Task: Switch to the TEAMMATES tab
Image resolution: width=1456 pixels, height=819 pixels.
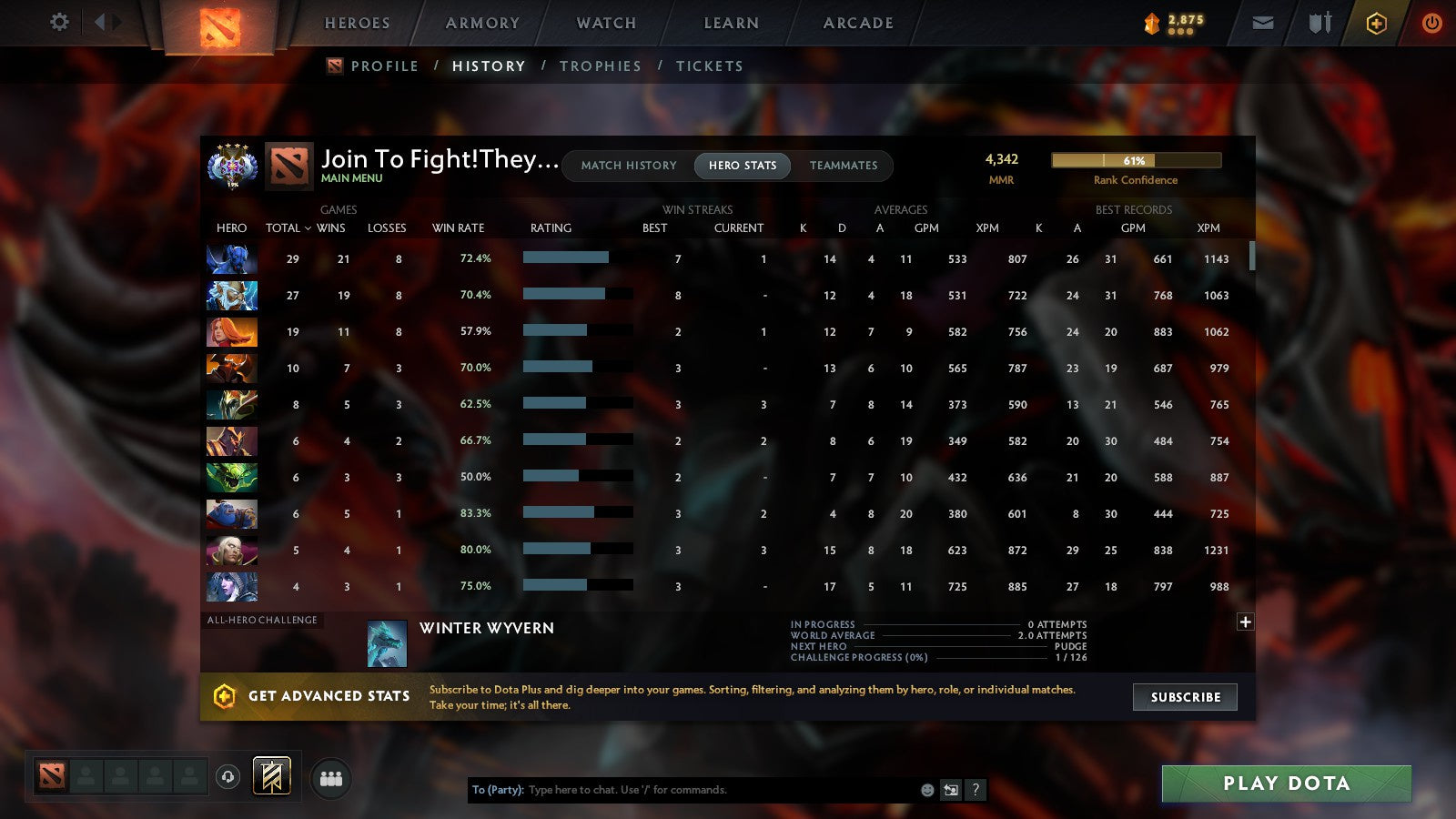Action: coord(844,166)
